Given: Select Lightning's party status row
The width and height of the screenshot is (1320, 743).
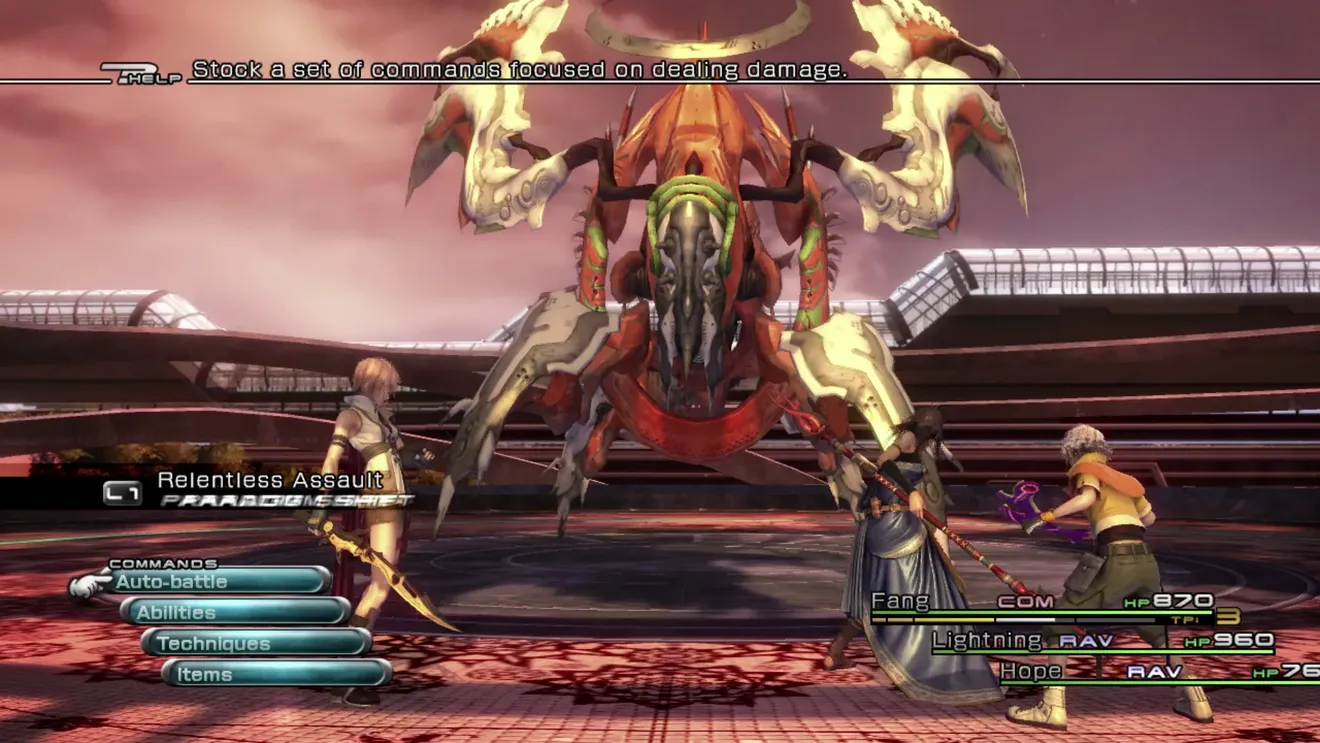Looking at the screenshot, I should [1100, 641].
